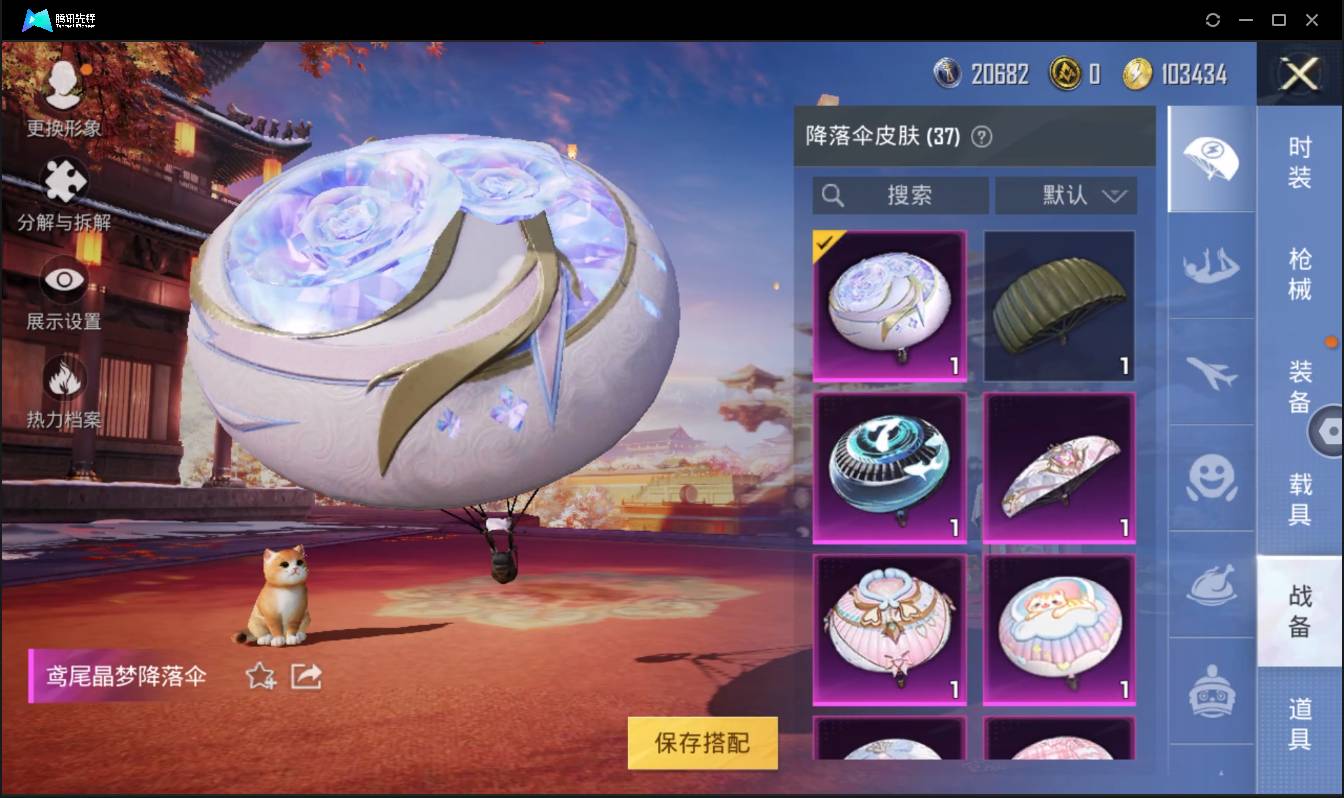Screen dimensions: 1344x798
Task: Open the chicken dinner category icon
Action: tap(1210, 583)
